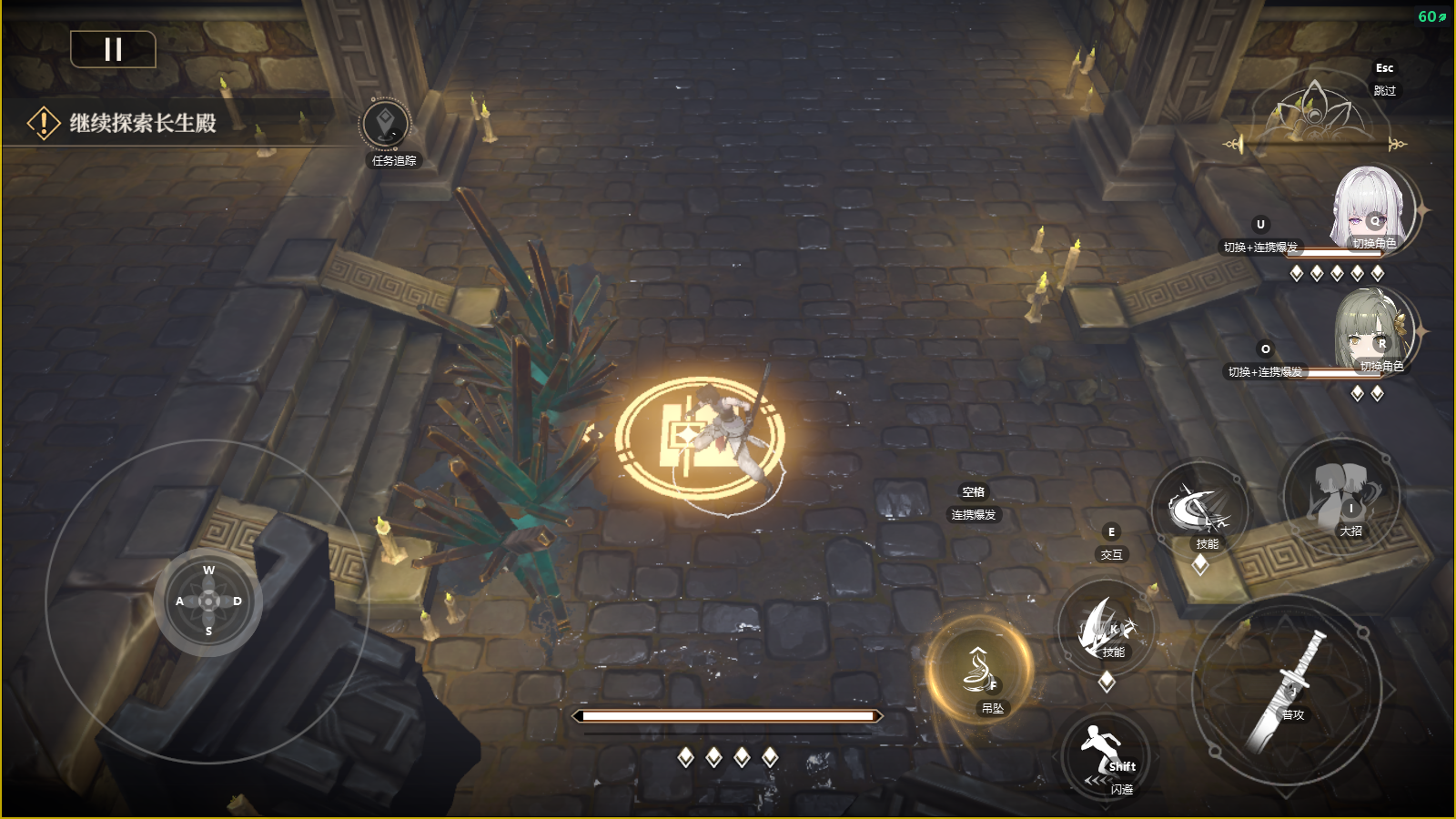The height and width of the screenshot is (819, 1456).
Task: Activate the 大招 ultimate ability
Action: (1340, 494)
